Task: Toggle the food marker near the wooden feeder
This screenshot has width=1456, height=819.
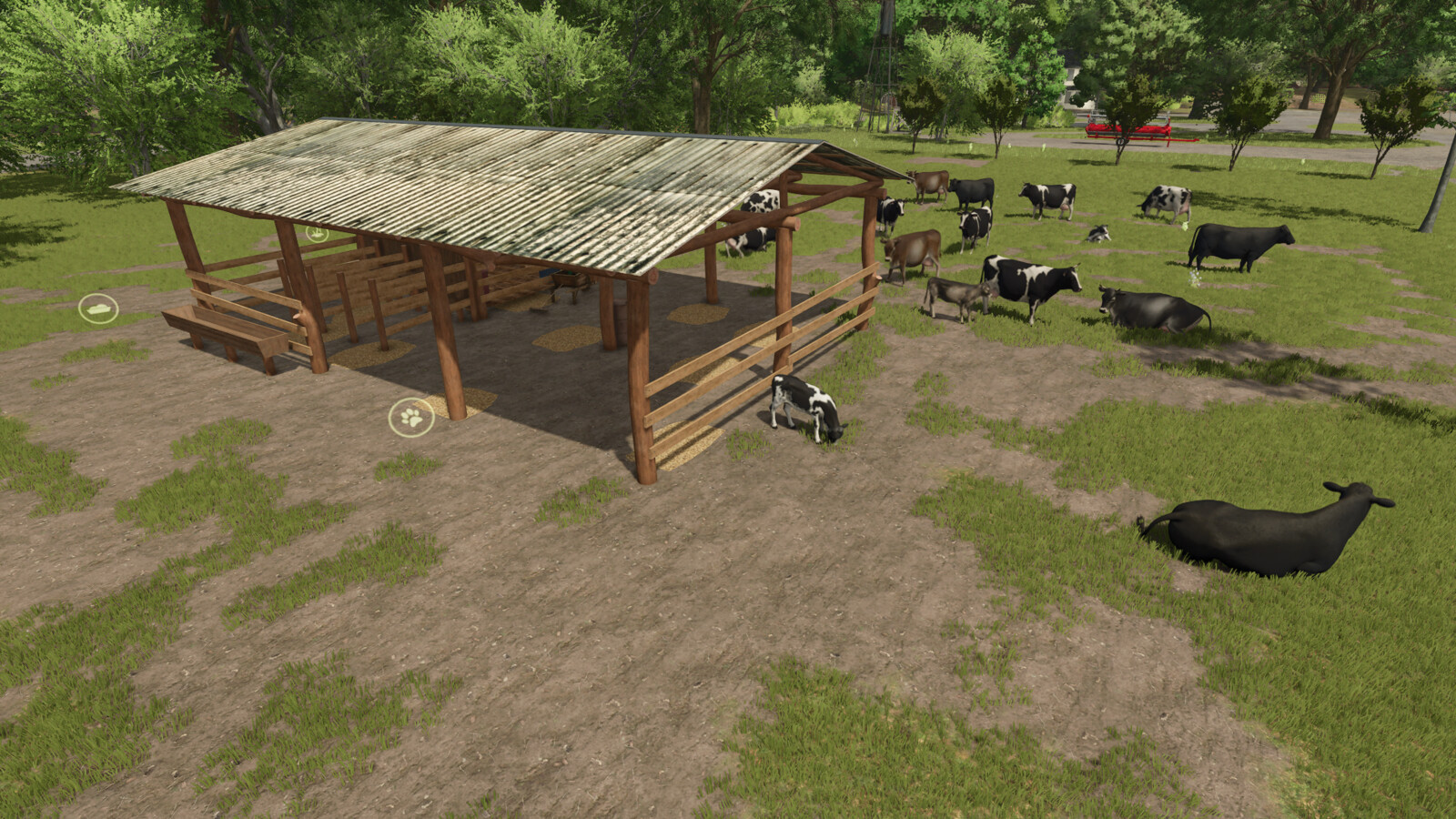Action: tap(100, 309)
